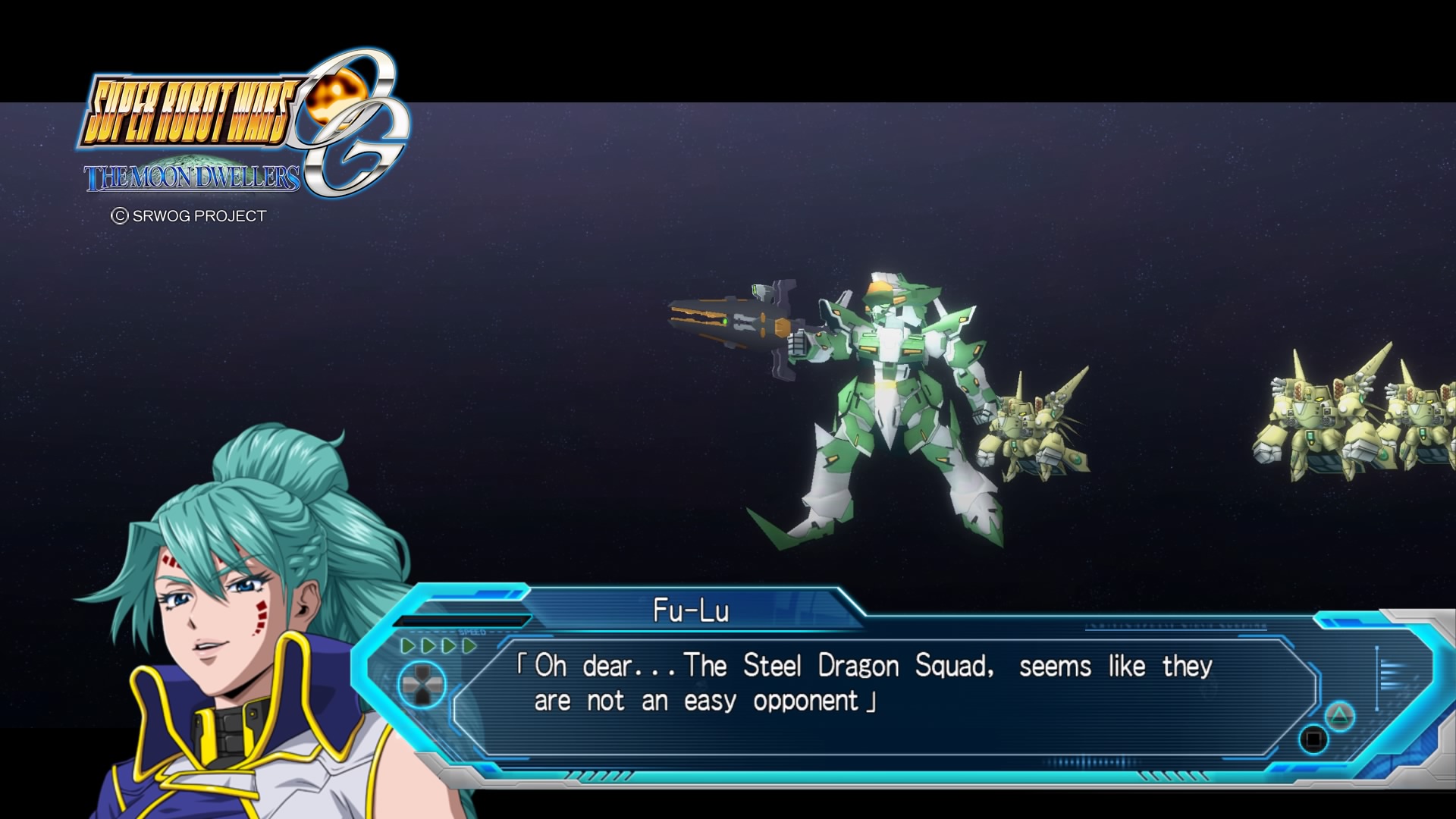Click the first green speed arrow
The height and width of the screenshot is (819, 1456).
coord(409,646)
